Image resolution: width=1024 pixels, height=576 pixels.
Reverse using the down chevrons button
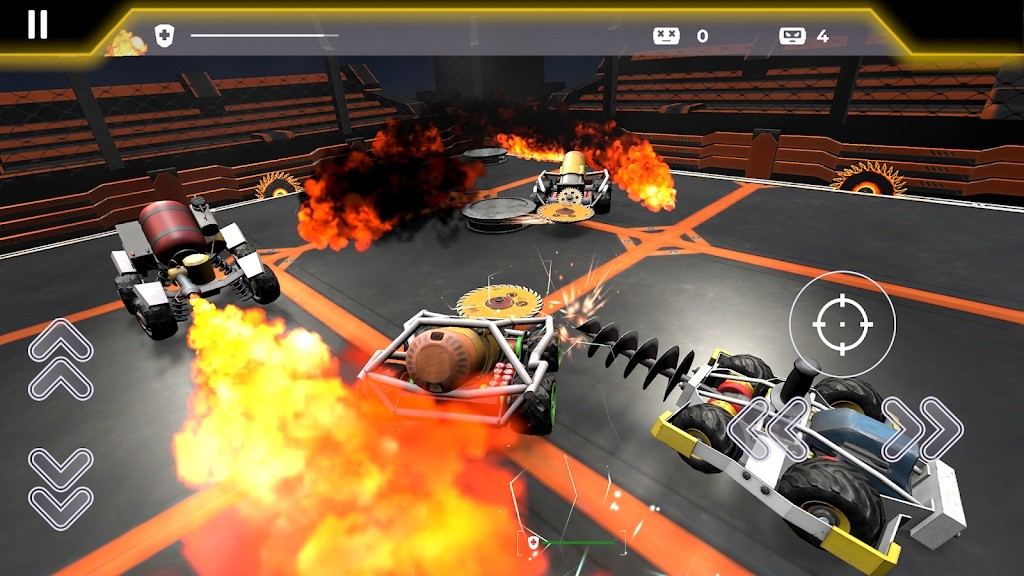[60, 487]
